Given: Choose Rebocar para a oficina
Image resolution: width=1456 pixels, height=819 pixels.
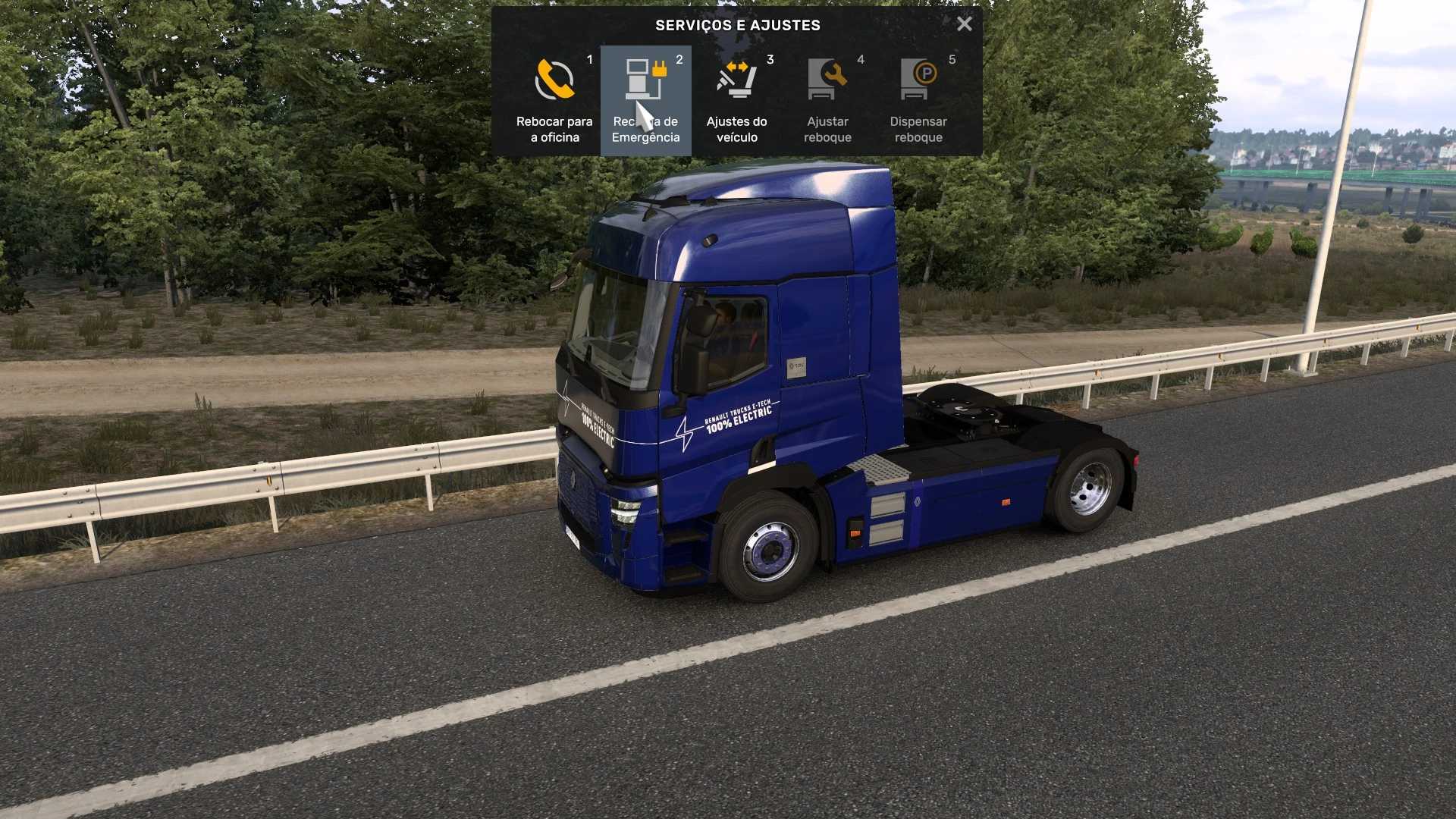Looking at the screenshot, I should (x=554, y=101).
